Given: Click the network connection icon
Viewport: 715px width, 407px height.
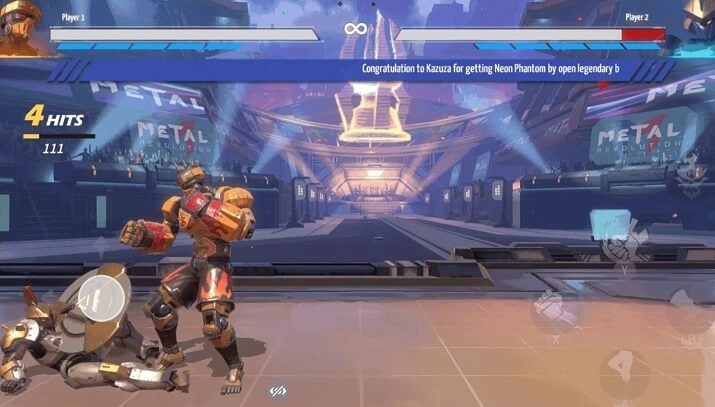Looking at the screenshot, I should 279,391.
